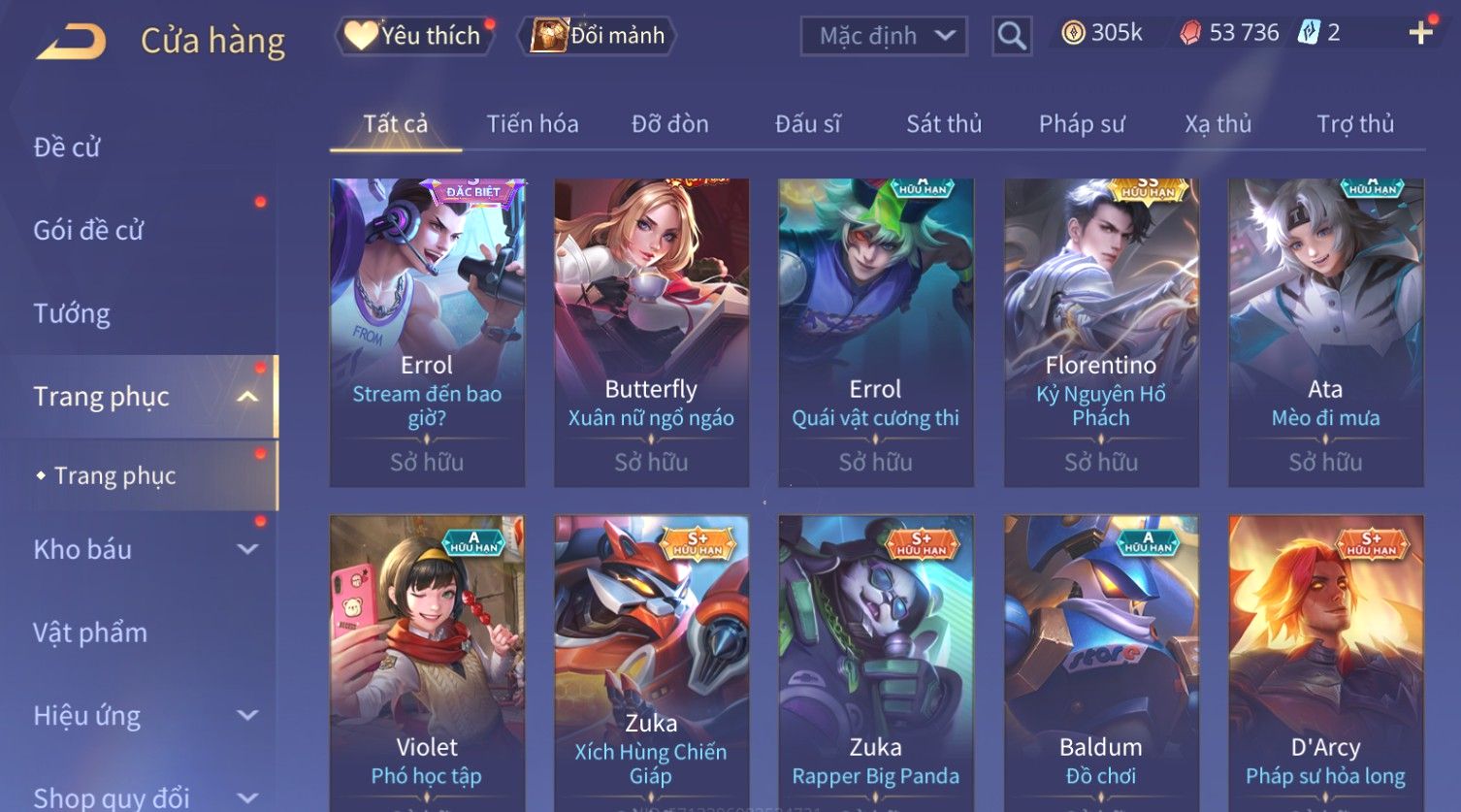Image resolution: width=1461 pixels, height=812 pixels.
Task: Pick the Violet Phó học tập skin
Action: click(x=427, y=662)
